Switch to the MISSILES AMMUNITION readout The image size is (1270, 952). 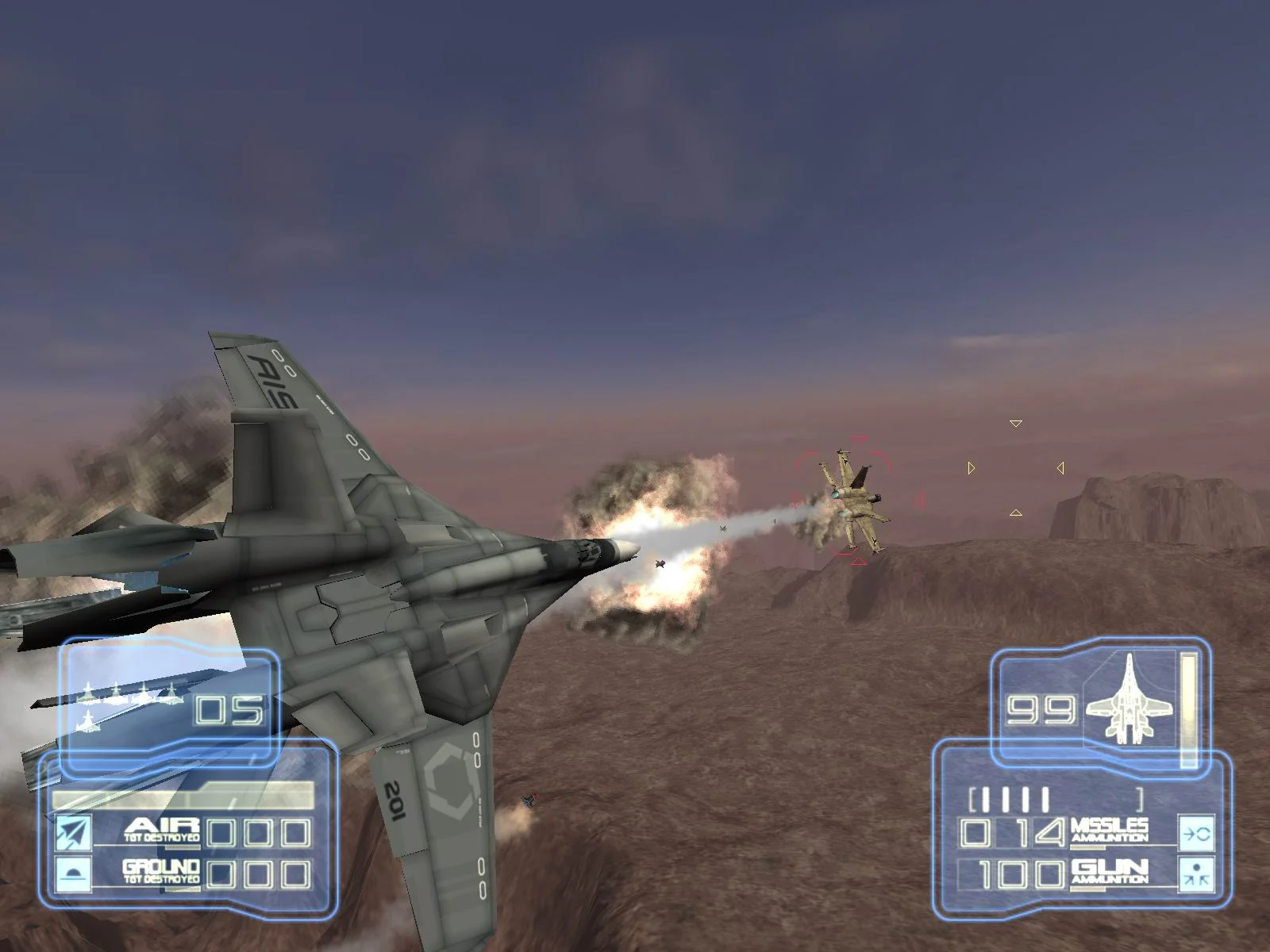click(1110, 830)
